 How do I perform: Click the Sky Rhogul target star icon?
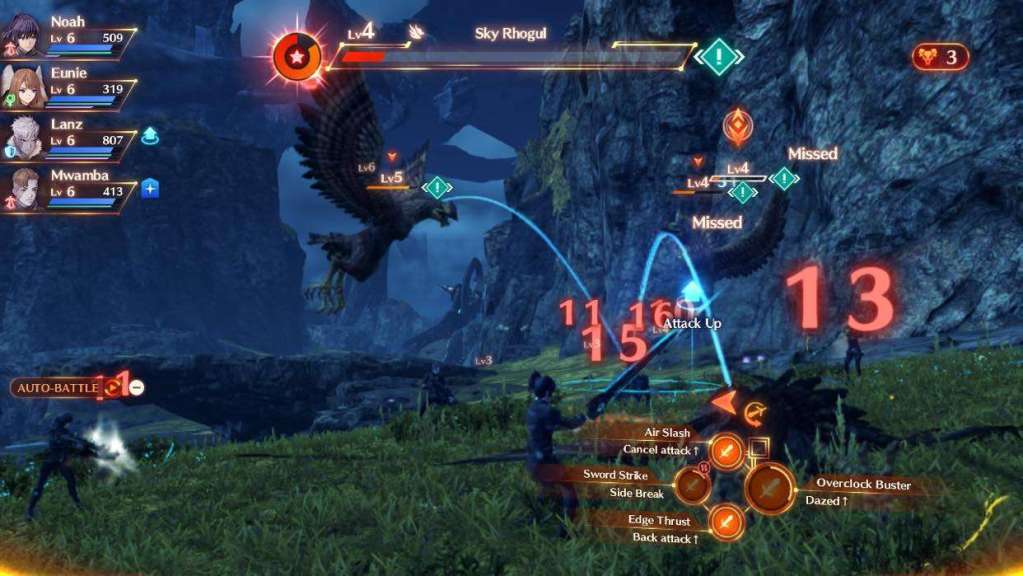297,57
